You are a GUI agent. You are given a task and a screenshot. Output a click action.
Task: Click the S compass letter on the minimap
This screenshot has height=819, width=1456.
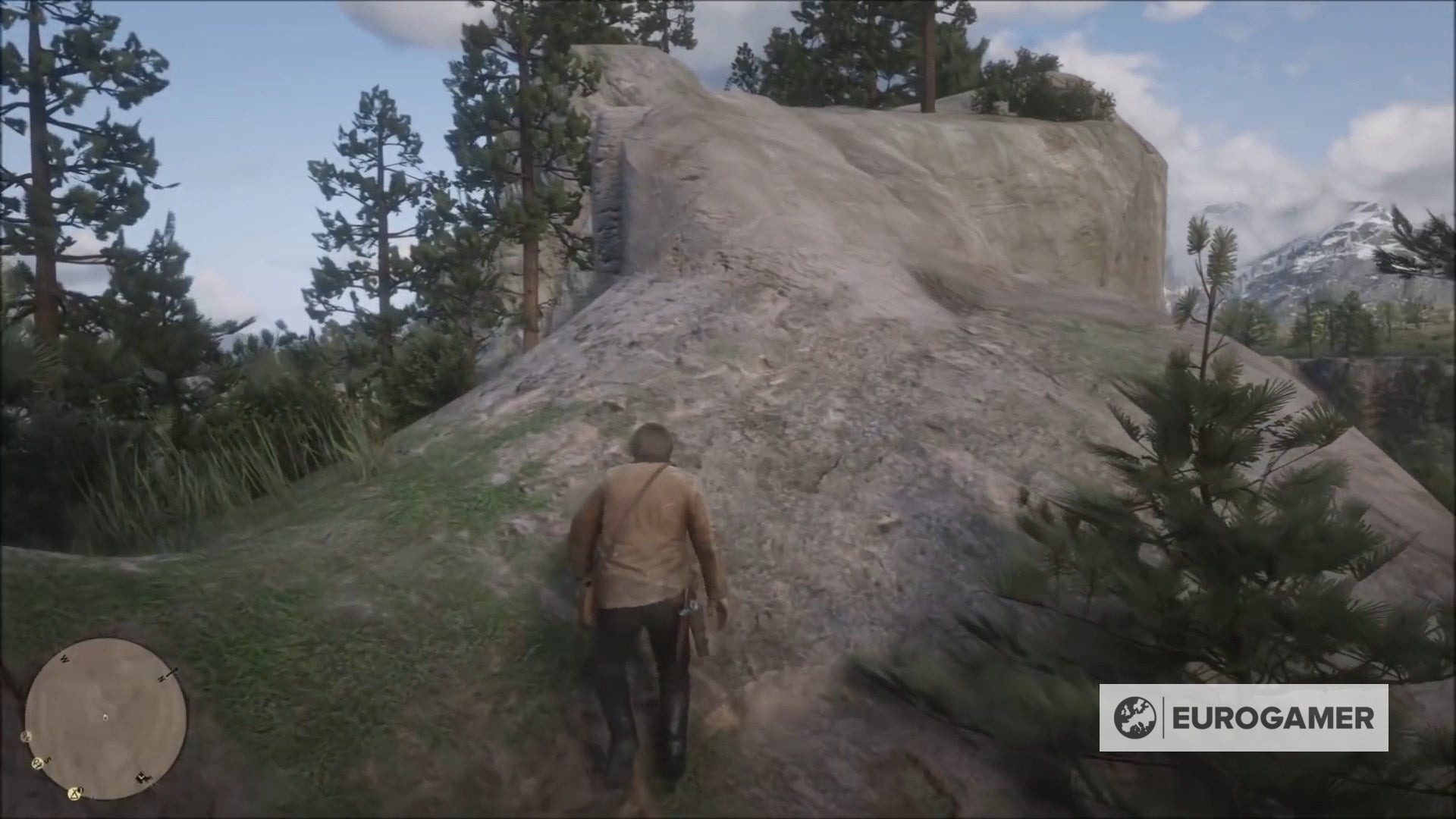click(49, 760)
